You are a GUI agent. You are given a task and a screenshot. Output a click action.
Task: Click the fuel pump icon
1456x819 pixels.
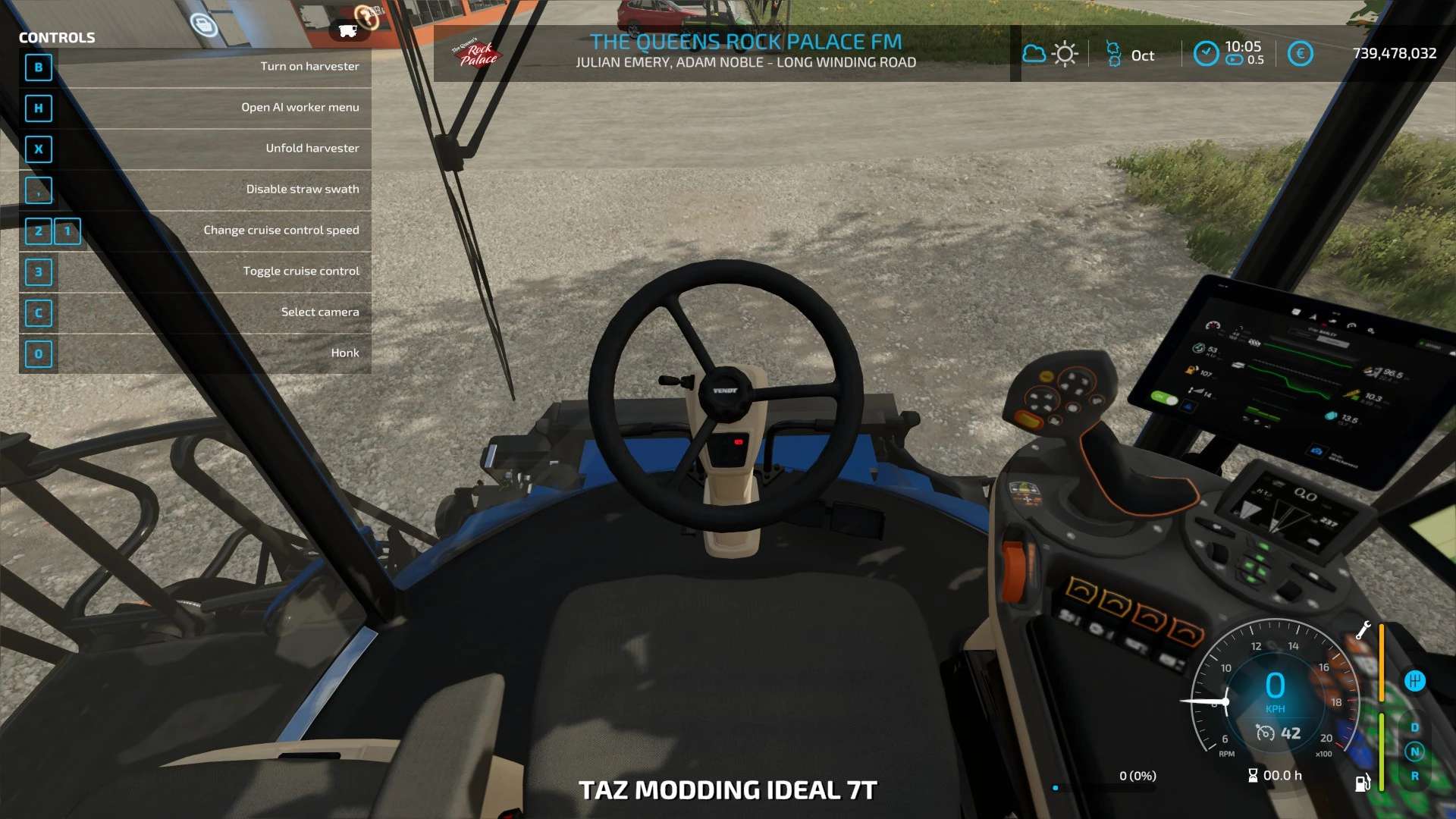pos(1363,783)
